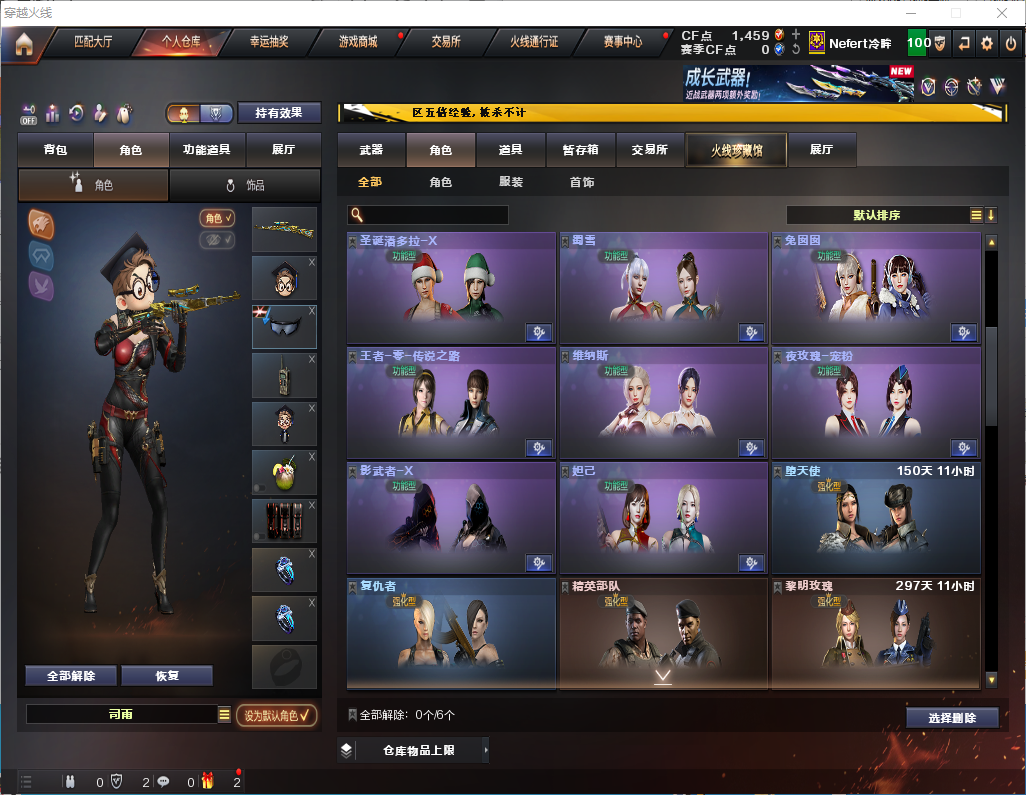
Task: Filter by 服装 clothing category
Action: tap(511, 183)
